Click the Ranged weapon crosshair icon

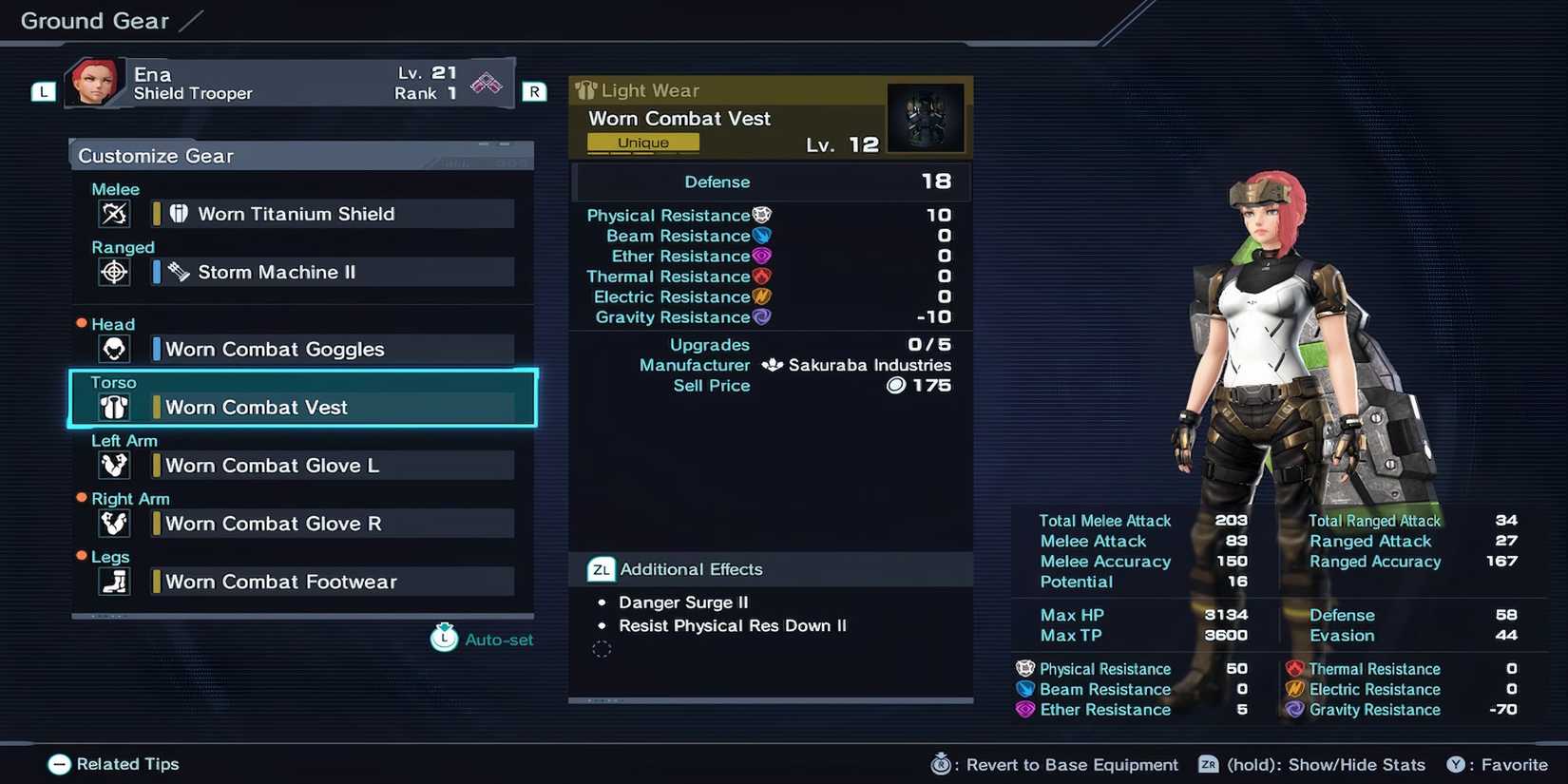click(x=114, y=272)
